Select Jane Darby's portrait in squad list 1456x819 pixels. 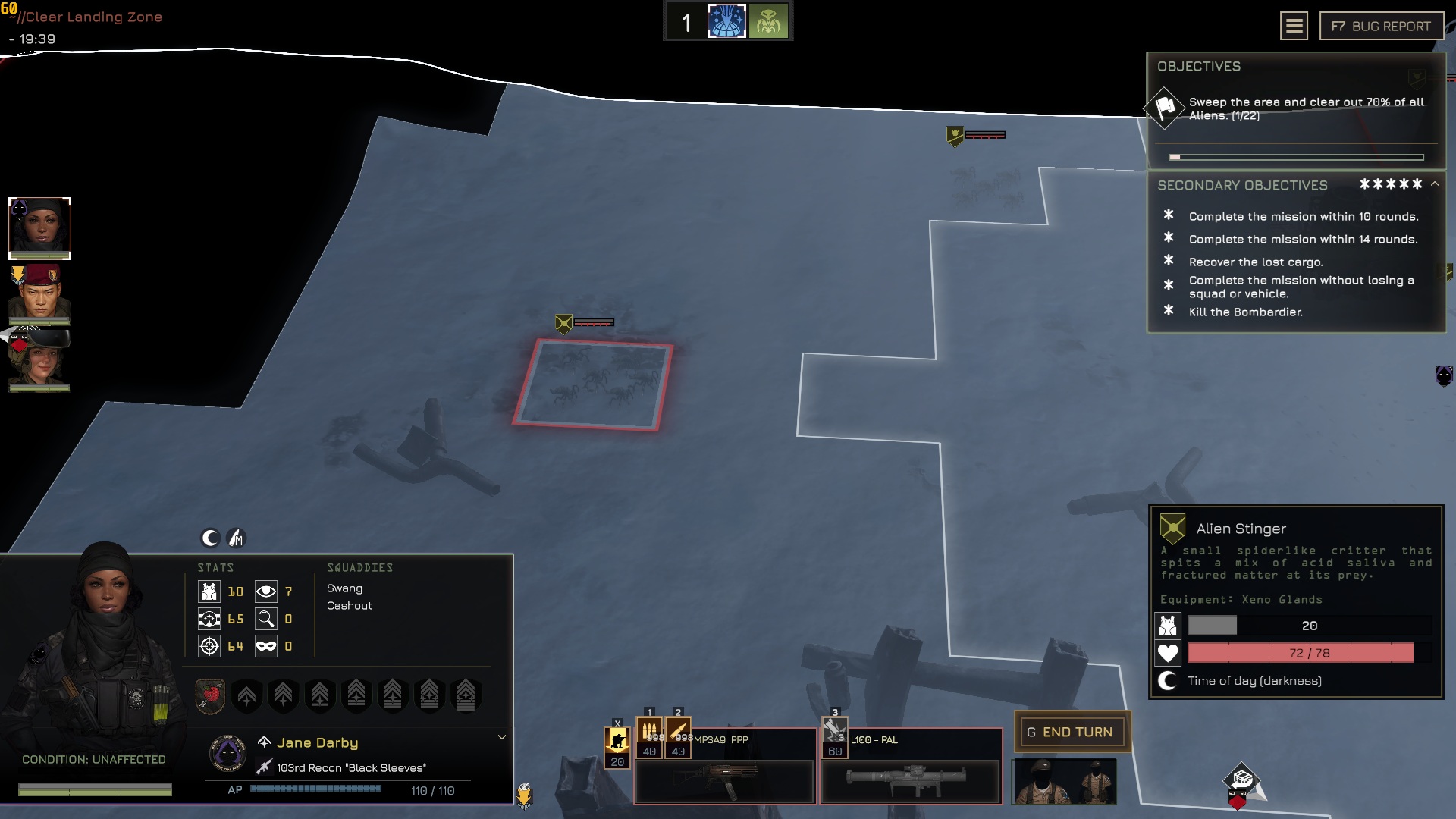point(39,227)
